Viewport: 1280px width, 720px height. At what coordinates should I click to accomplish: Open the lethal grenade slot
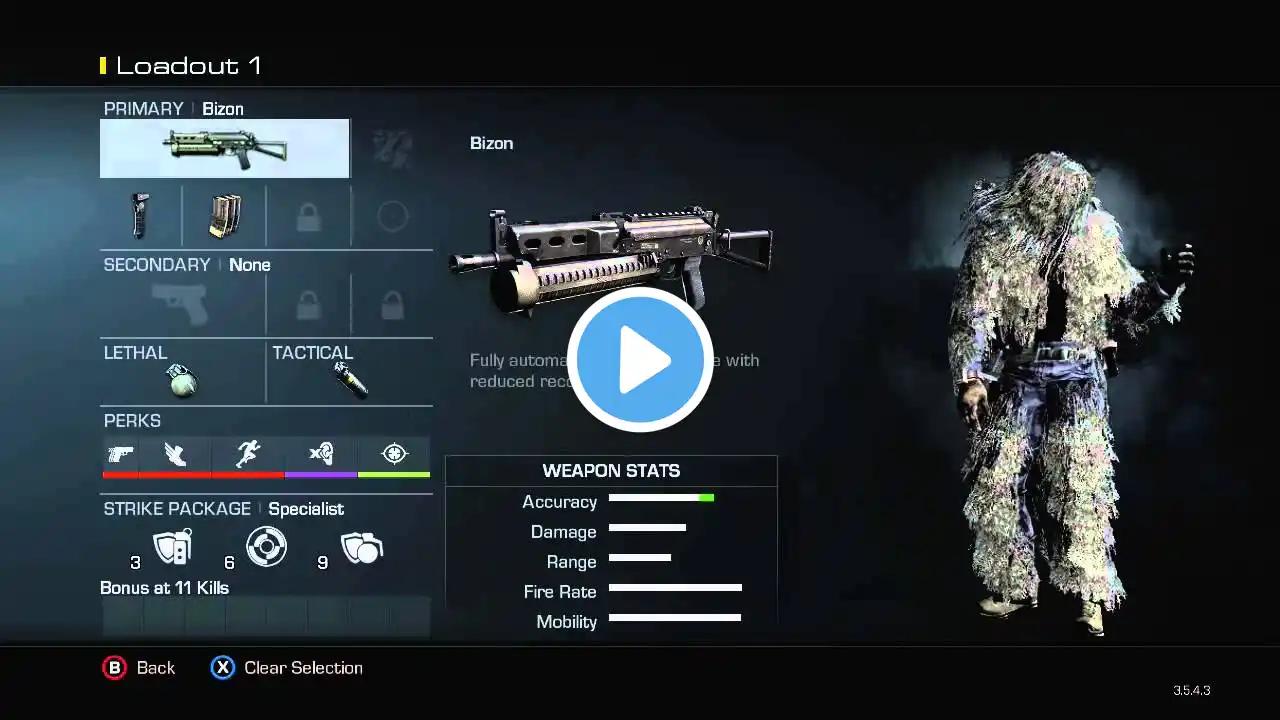(182, 379)
